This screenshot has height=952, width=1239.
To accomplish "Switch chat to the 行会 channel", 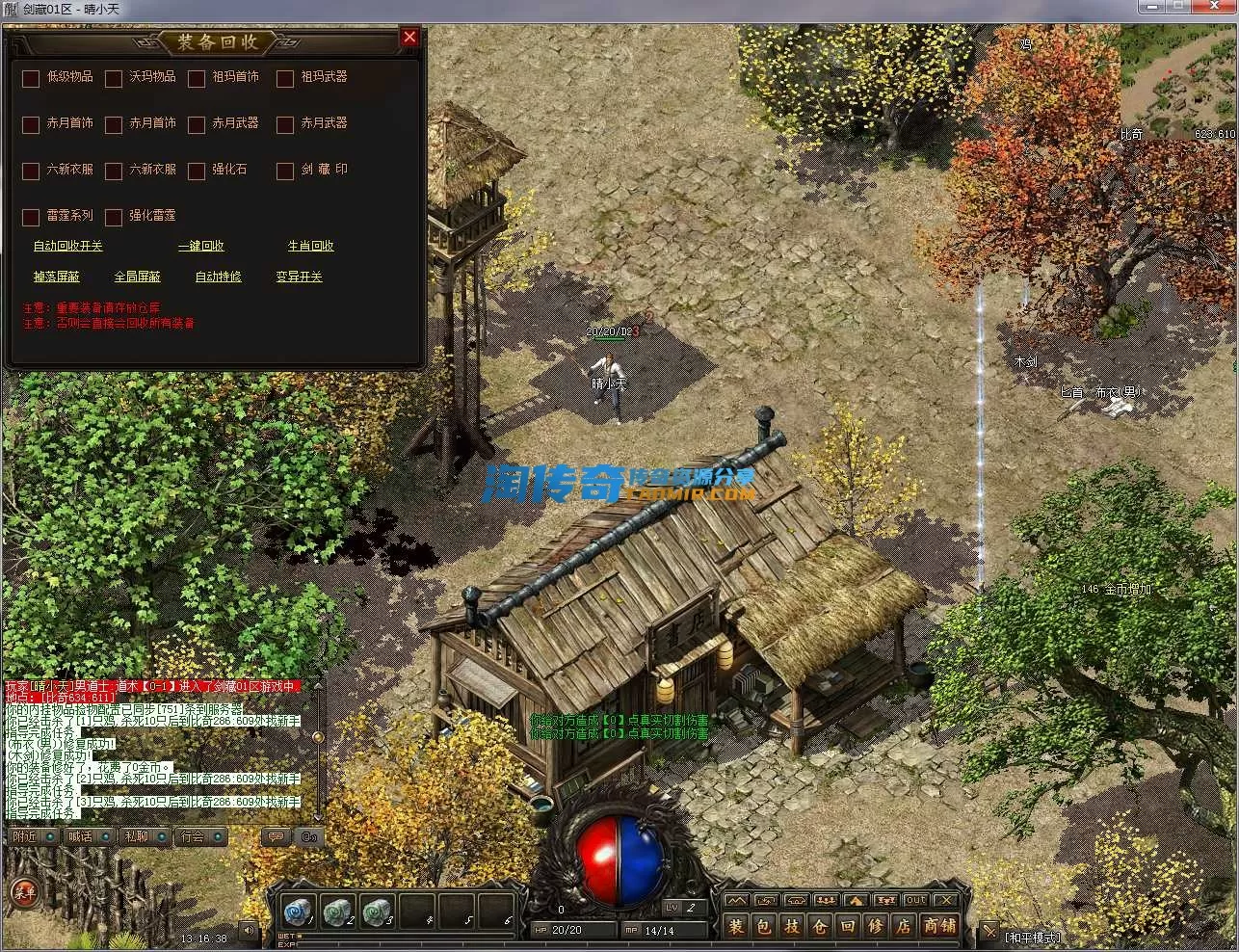I will (x=193, y=836).
